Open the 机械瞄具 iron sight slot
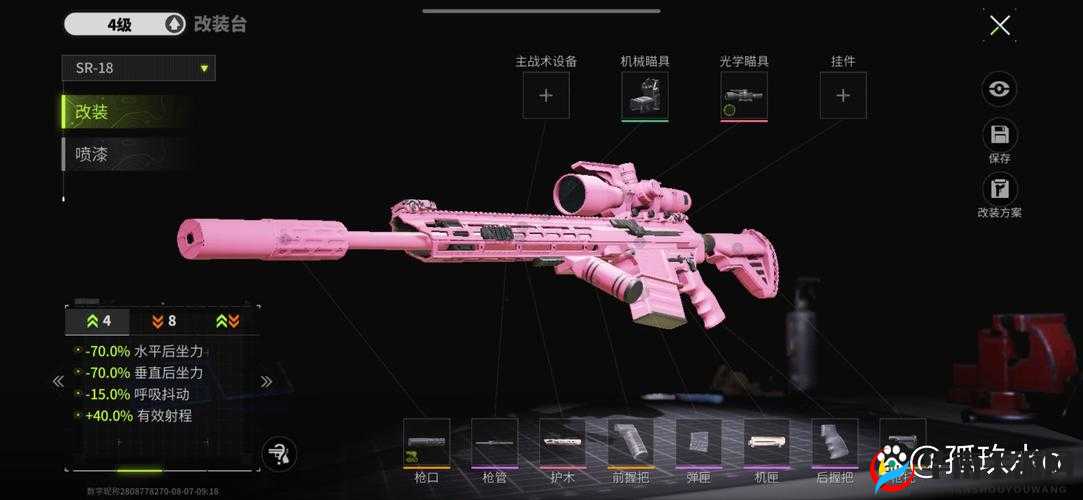 (645, 96)
